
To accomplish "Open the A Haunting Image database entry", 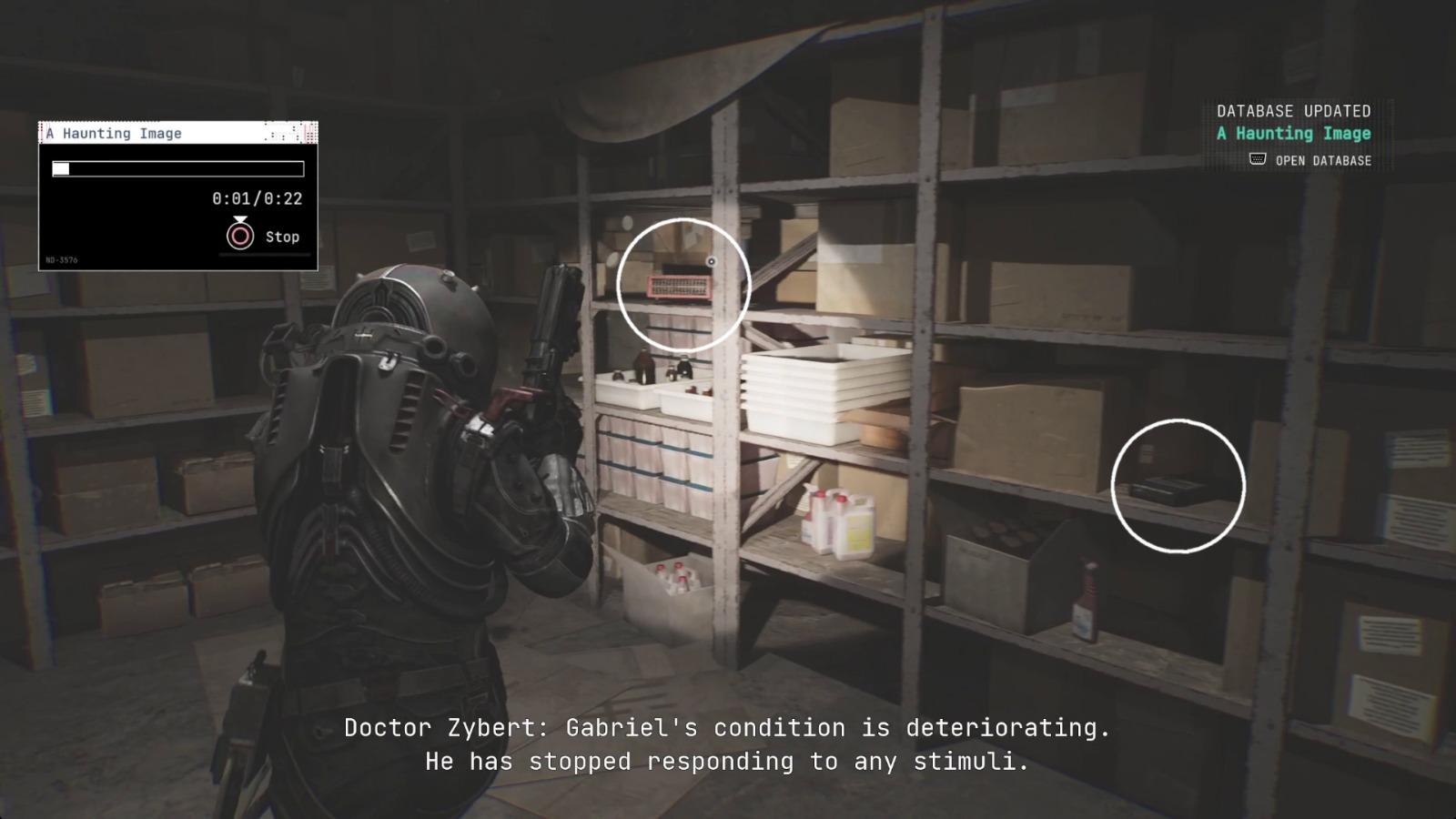I will coord(1292,133).
